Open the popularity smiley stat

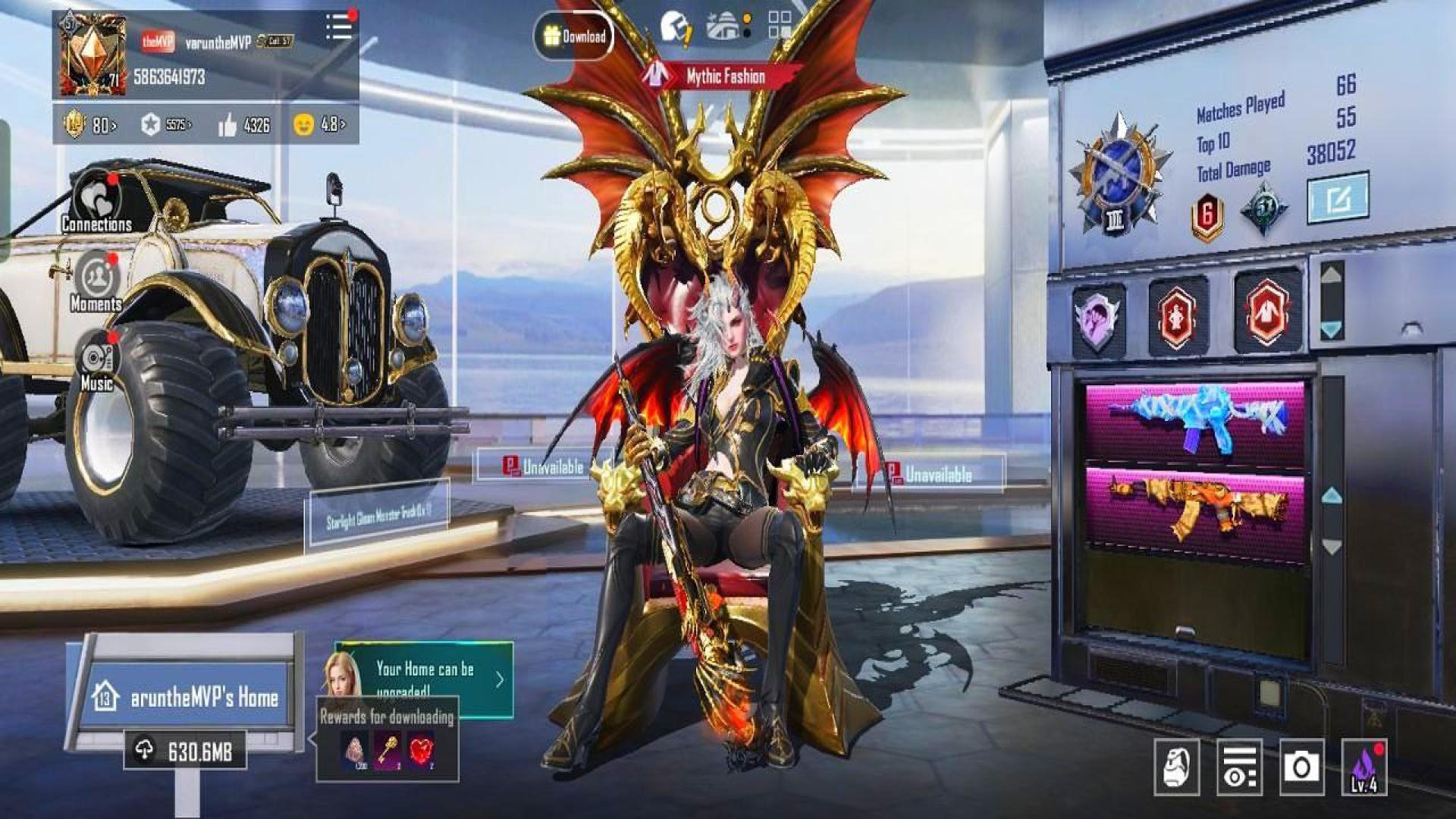[304, 124]
